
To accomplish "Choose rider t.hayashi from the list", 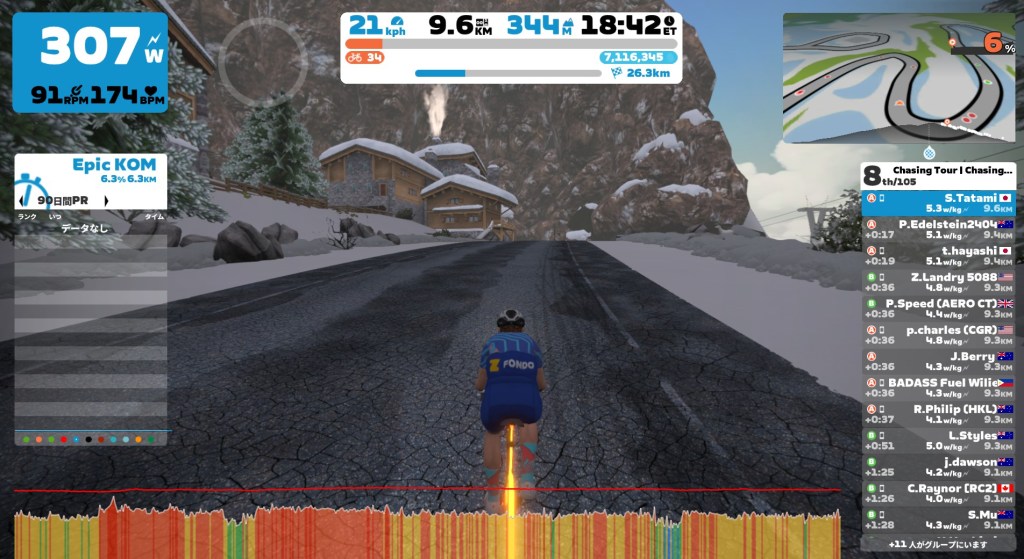I will [x=938, y=256].
